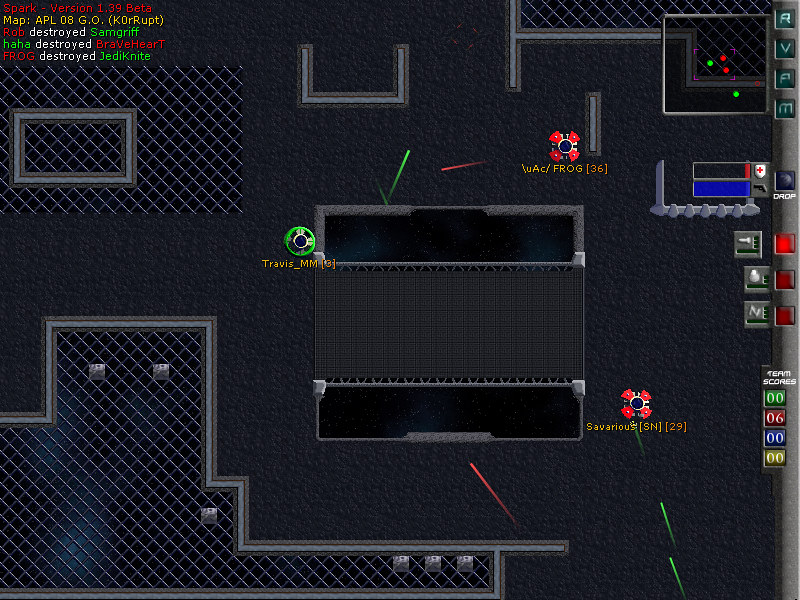Click the minimap radar display
Image resolution: width=800 pixels, height=600 pixels.
click(x=715, y=64)
